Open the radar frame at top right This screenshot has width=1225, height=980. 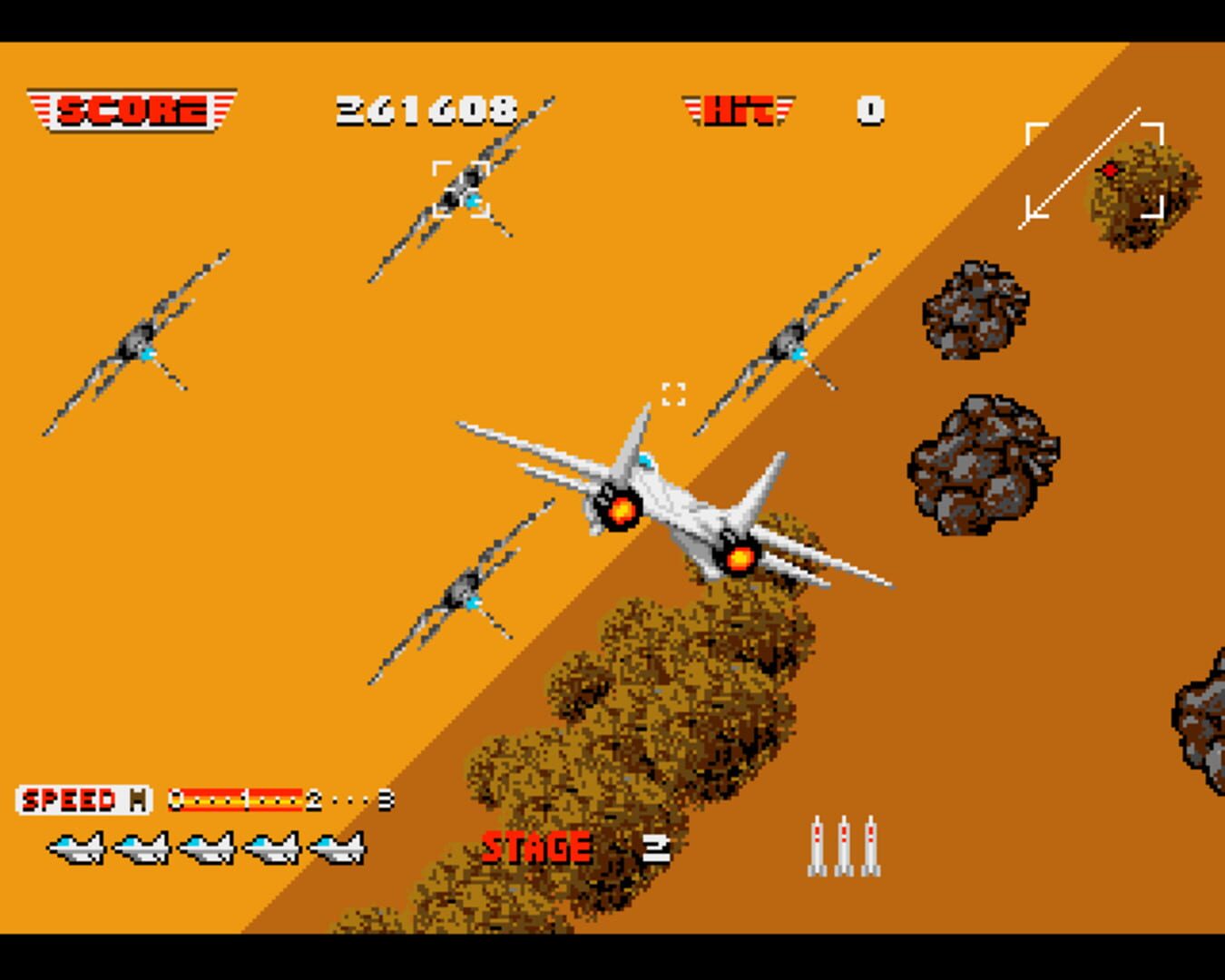1093,168
